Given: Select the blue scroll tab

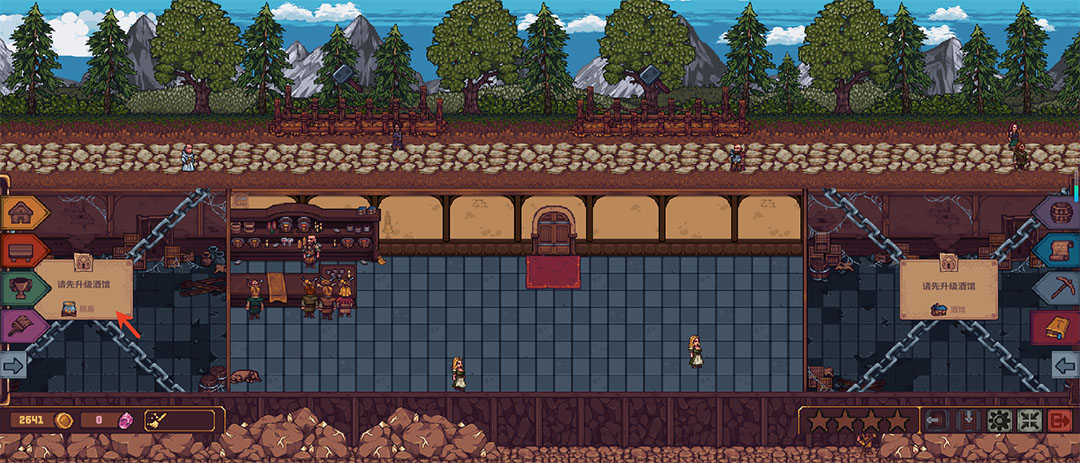Looking at the screenshot, I should click(1057, 250).
